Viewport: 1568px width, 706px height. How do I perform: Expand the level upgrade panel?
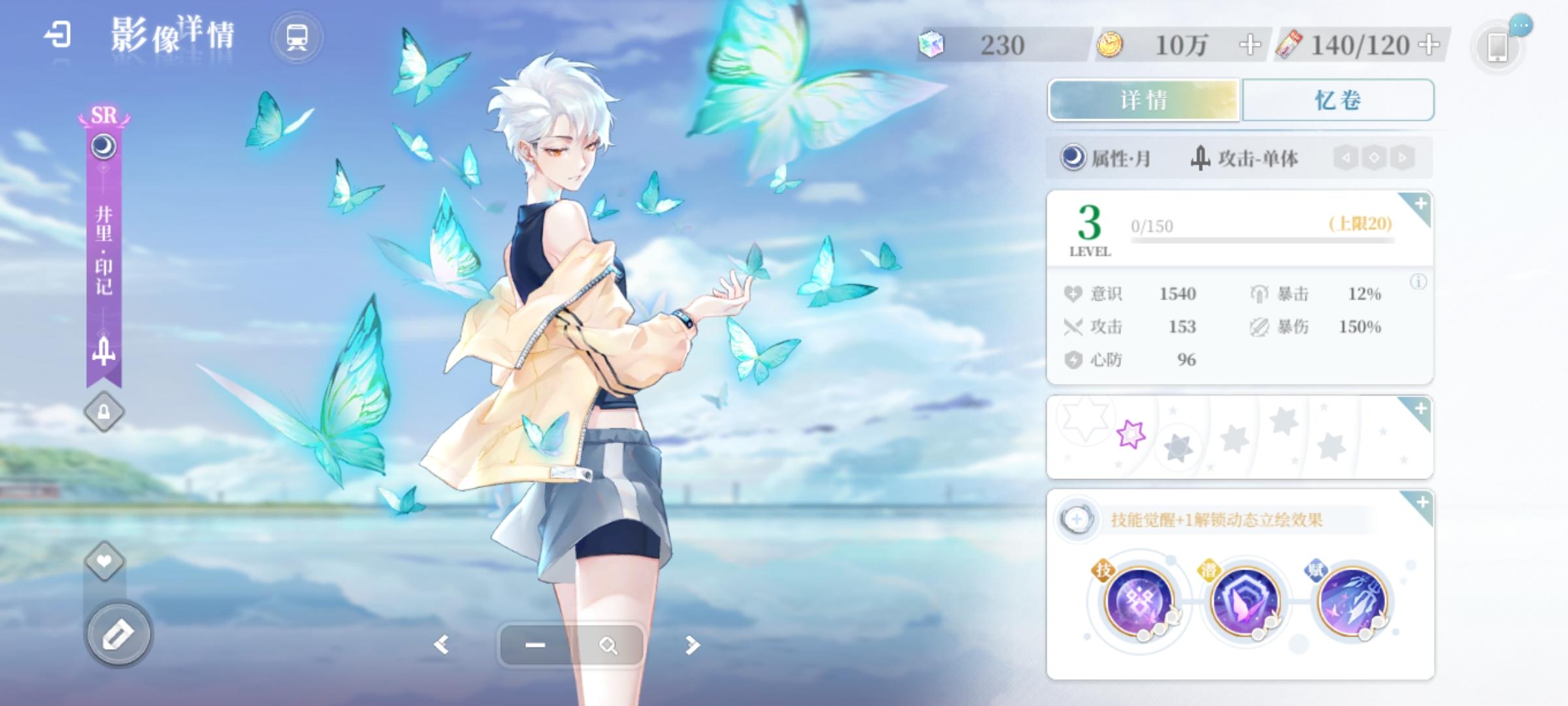click(1420, 205)
